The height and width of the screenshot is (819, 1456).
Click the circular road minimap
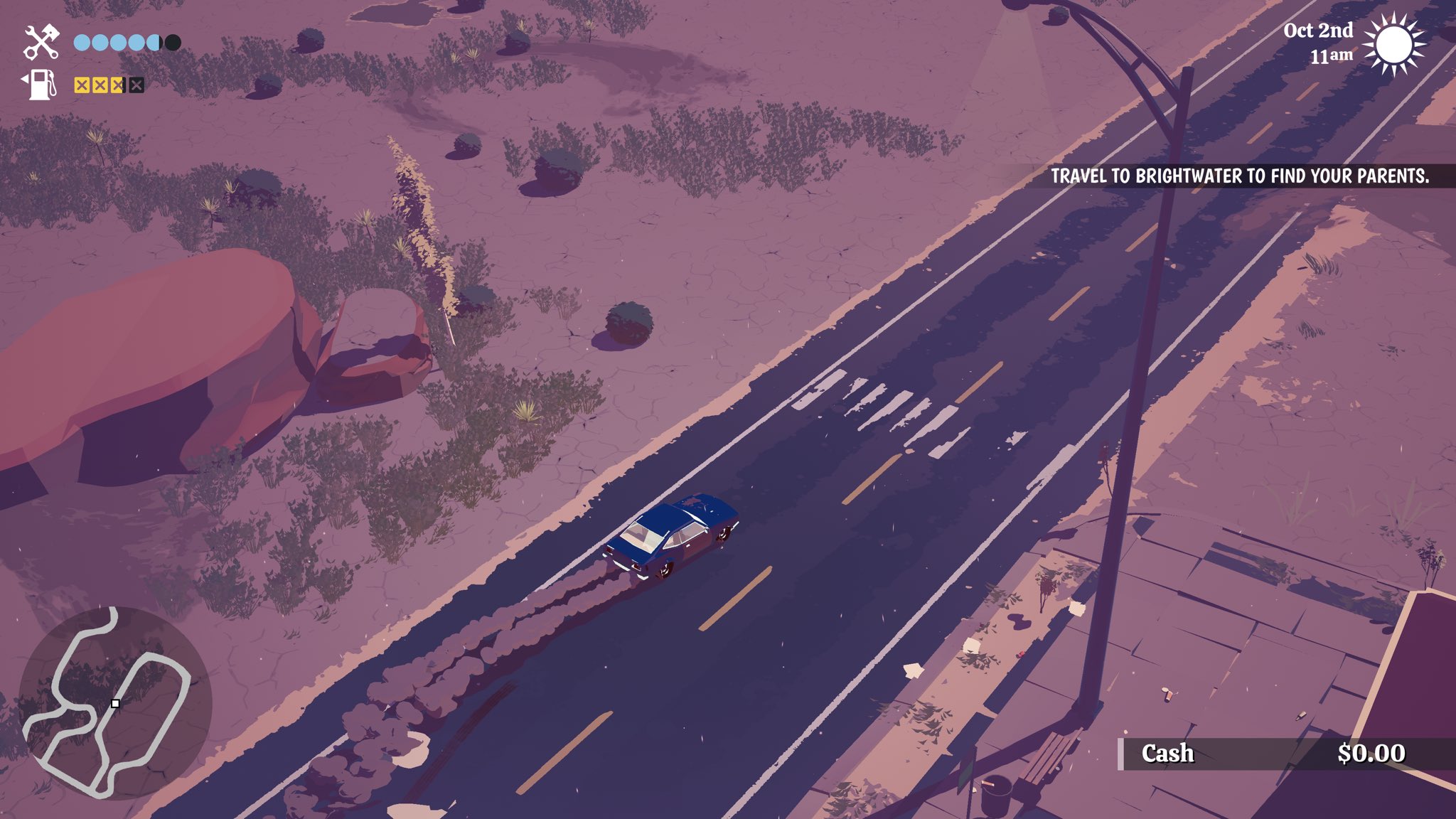click(114, 702)
